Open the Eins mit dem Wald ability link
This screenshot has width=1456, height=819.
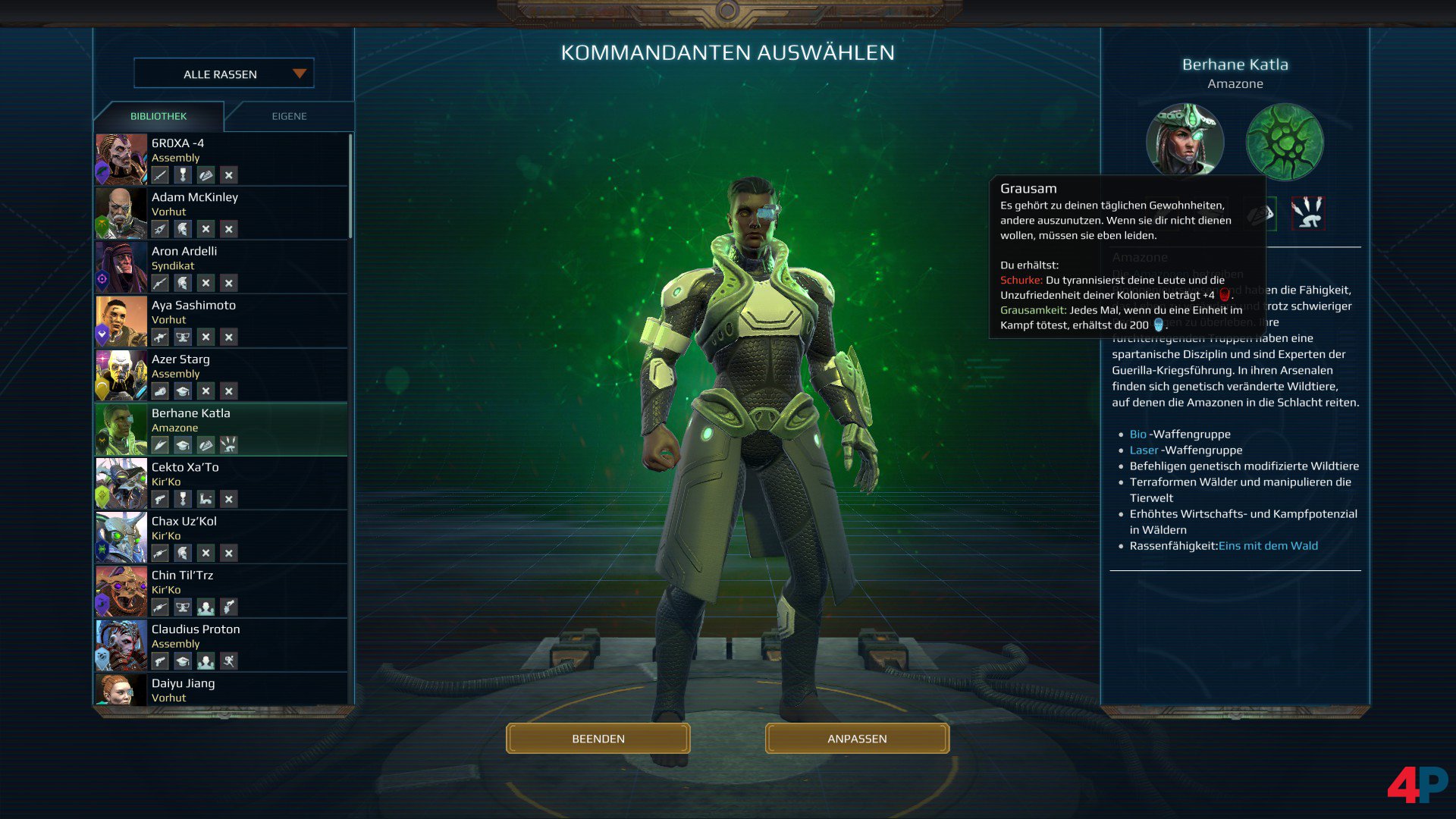click(x=1269, y=545)
